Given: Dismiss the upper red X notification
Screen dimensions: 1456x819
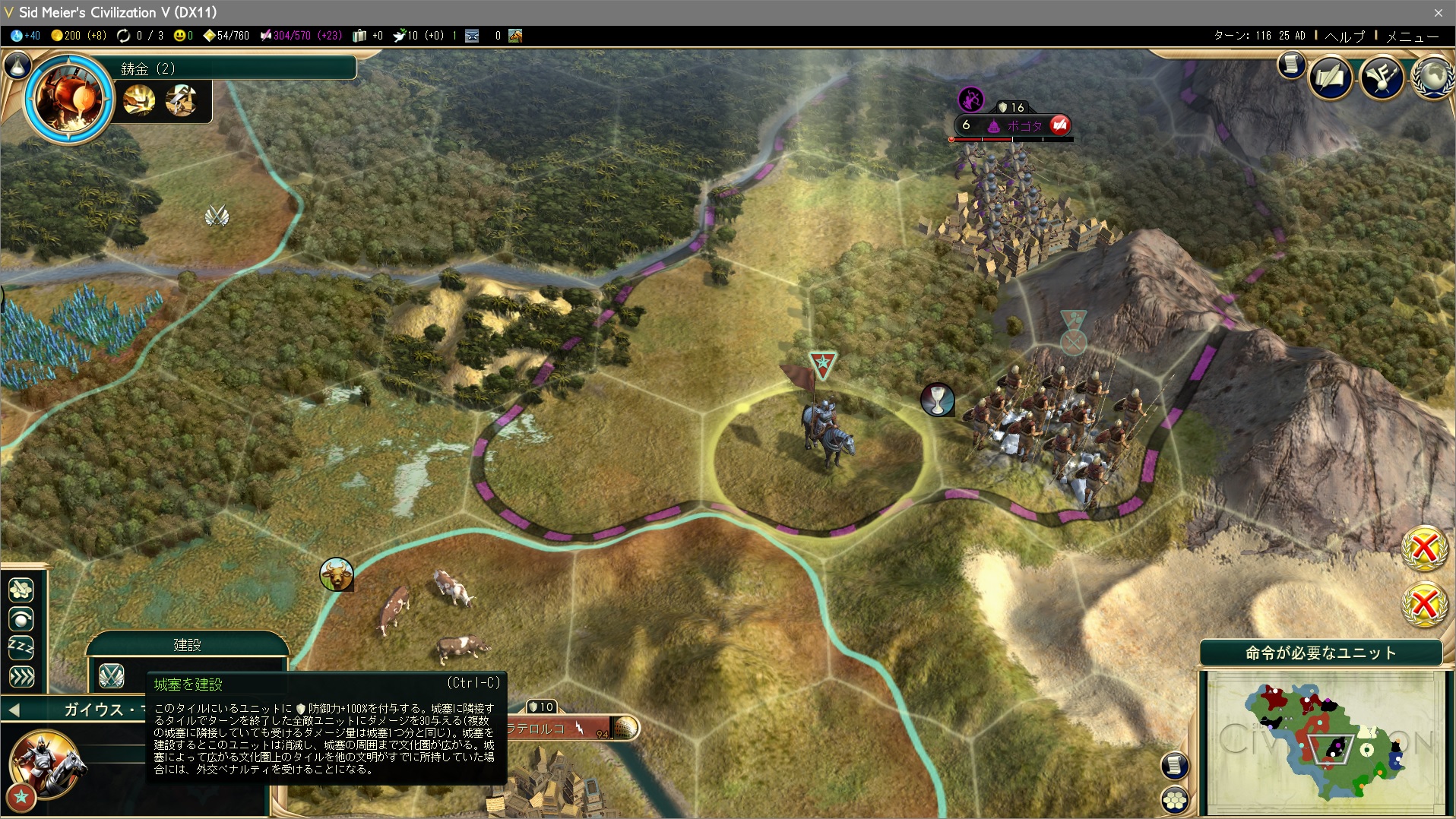Looking at the screenshot, I should (1424, 548).
